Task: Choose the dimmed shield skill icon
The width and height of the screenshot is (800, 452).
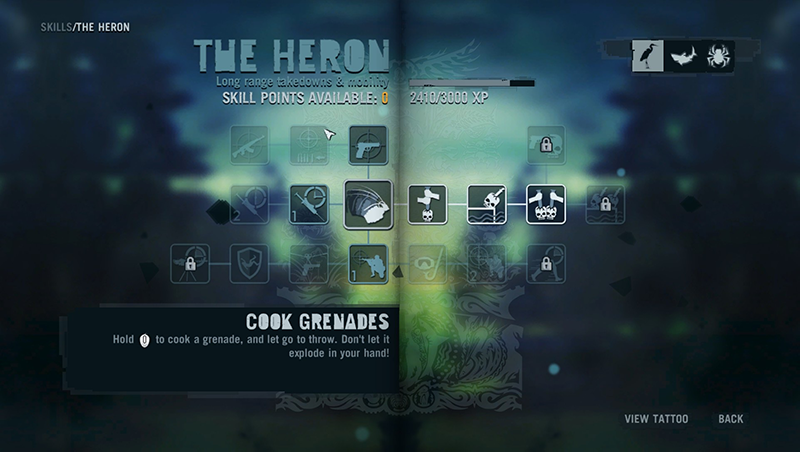Action: [249, 264]
